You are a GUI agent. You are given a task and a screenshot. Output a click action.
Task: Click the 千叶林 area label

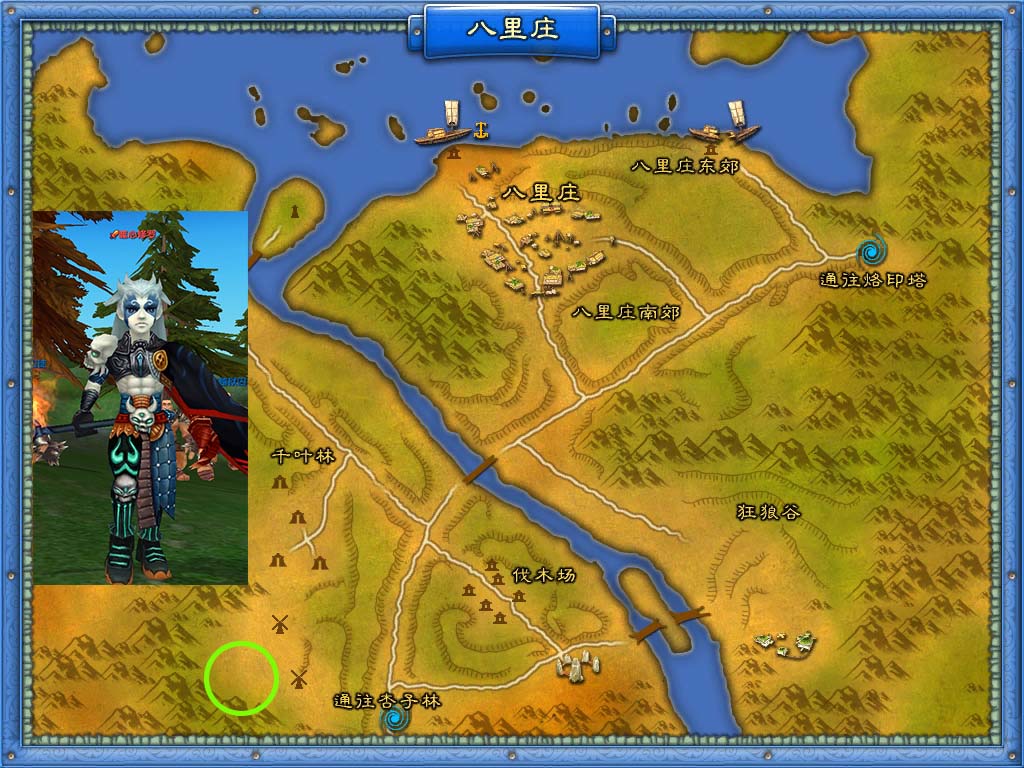coord(302,457)
